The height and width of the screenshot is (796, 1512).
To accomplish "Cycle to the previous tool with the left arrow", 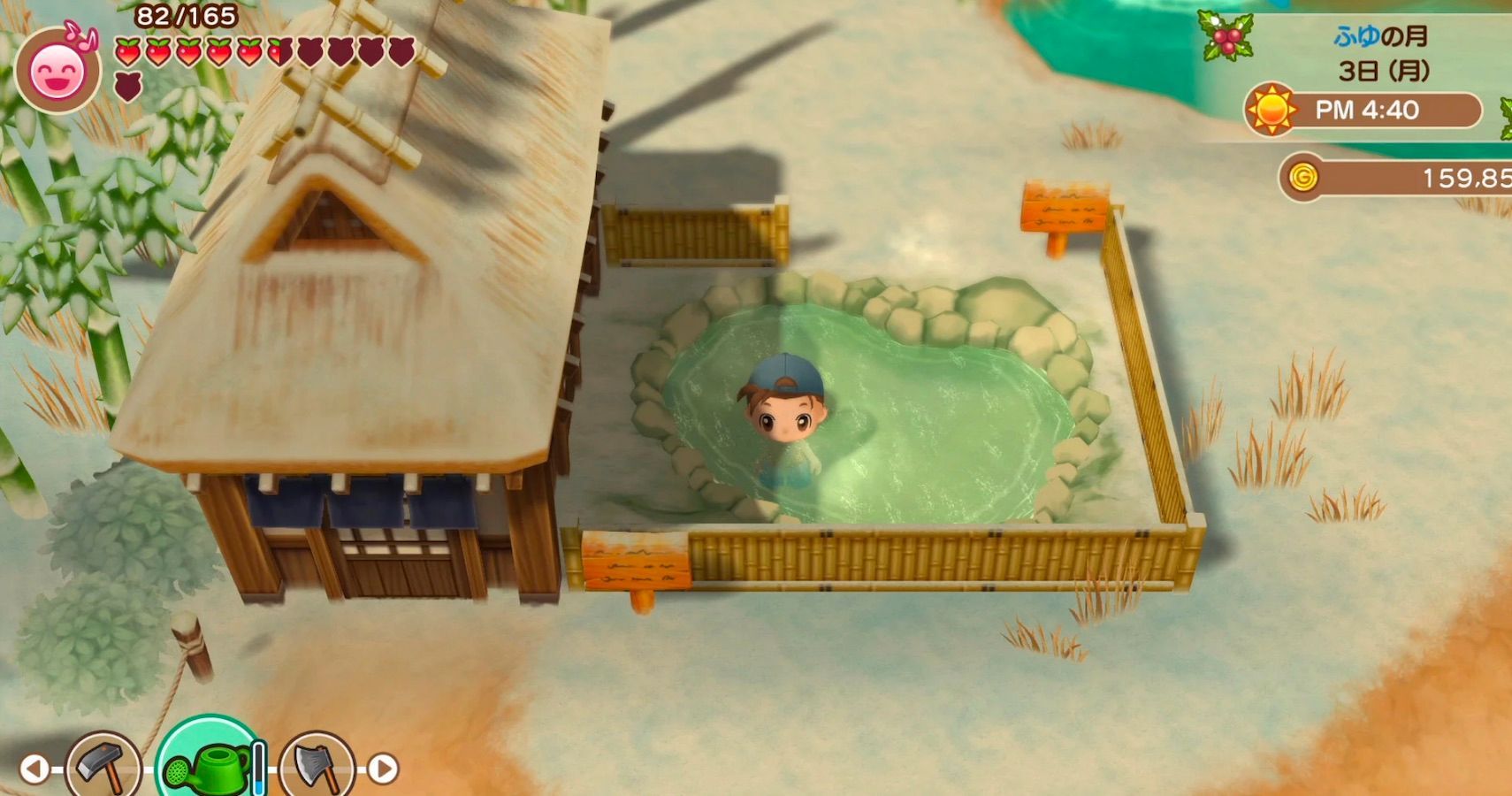I will 34,766.
